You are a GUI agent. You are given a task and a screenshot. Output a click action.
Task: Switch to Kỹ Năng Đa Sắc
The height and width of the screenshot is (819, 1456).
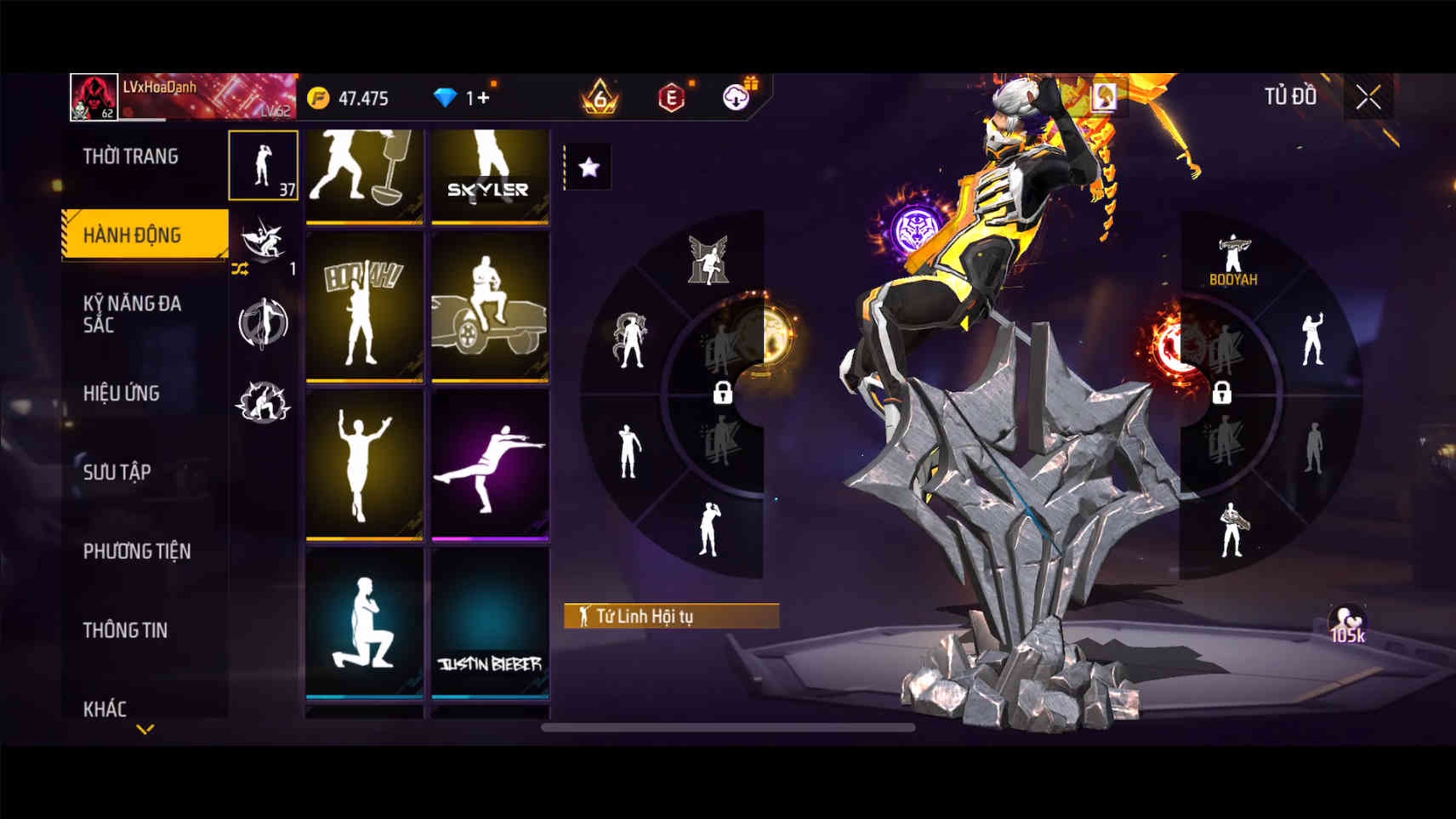coord(132,314)
